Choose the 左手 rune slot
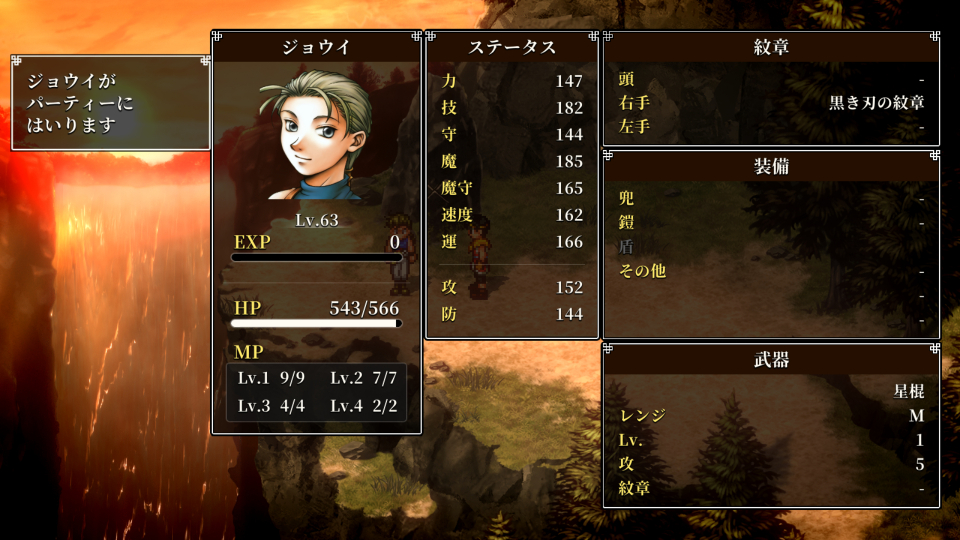 tap(771, 127)
